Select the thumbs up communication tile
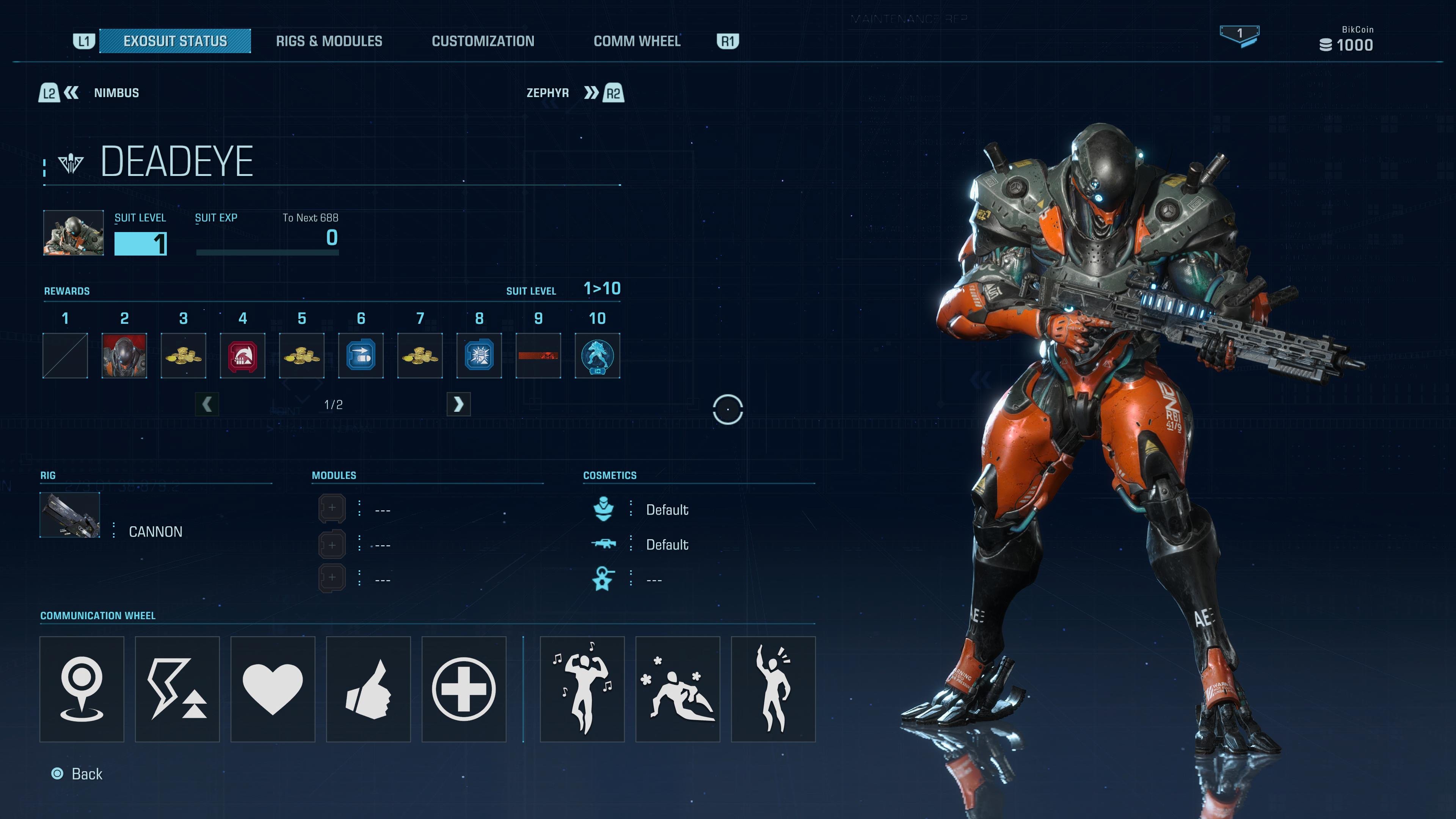 (x=368, y=689)
